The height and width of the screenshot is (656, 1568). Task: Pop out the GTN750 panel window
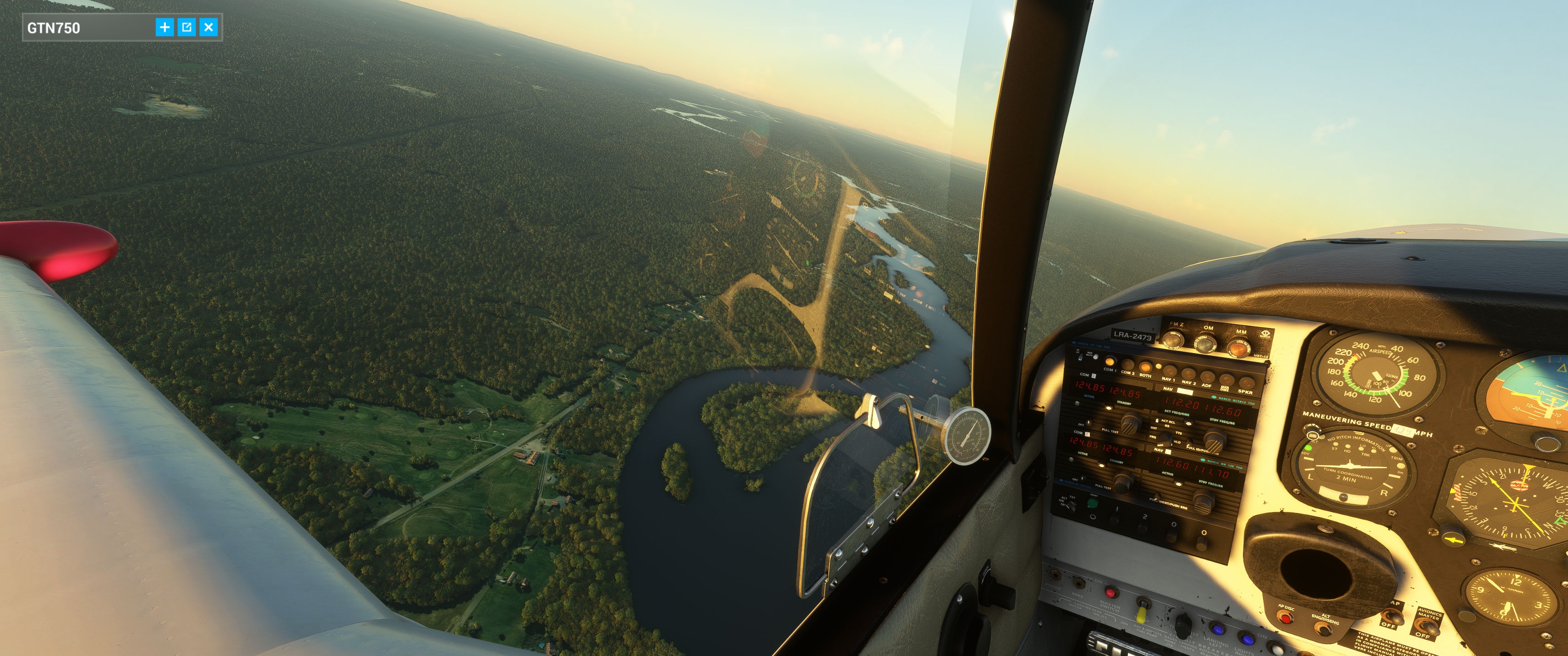coord(187,27)
